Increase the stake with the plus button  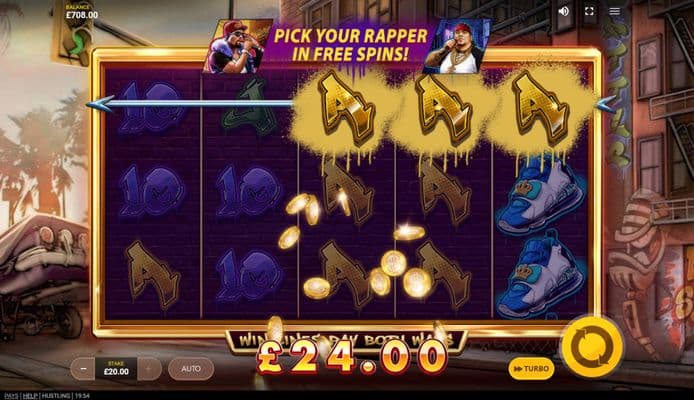(149, 369)
